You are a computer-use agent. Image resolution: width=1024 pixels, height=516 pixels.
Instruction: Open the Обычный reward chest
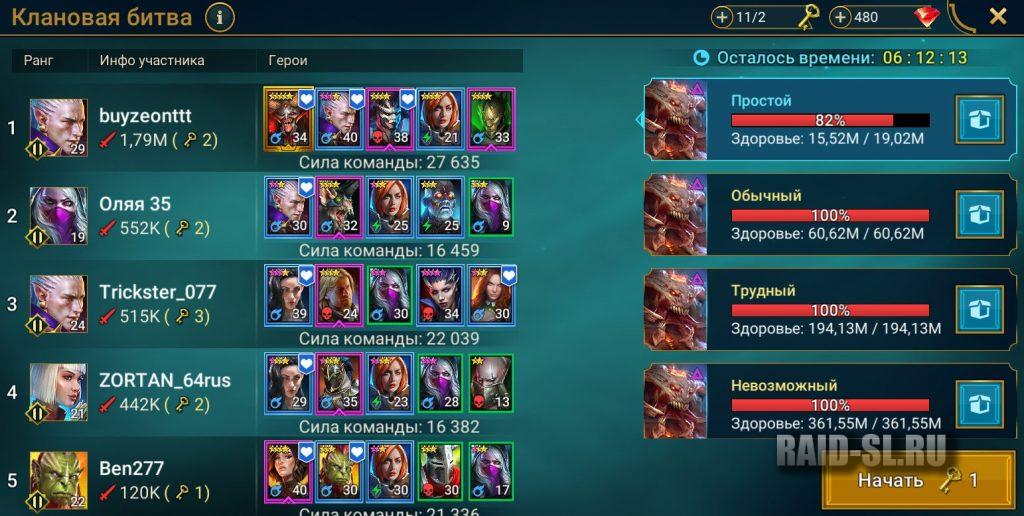point(979,214)
